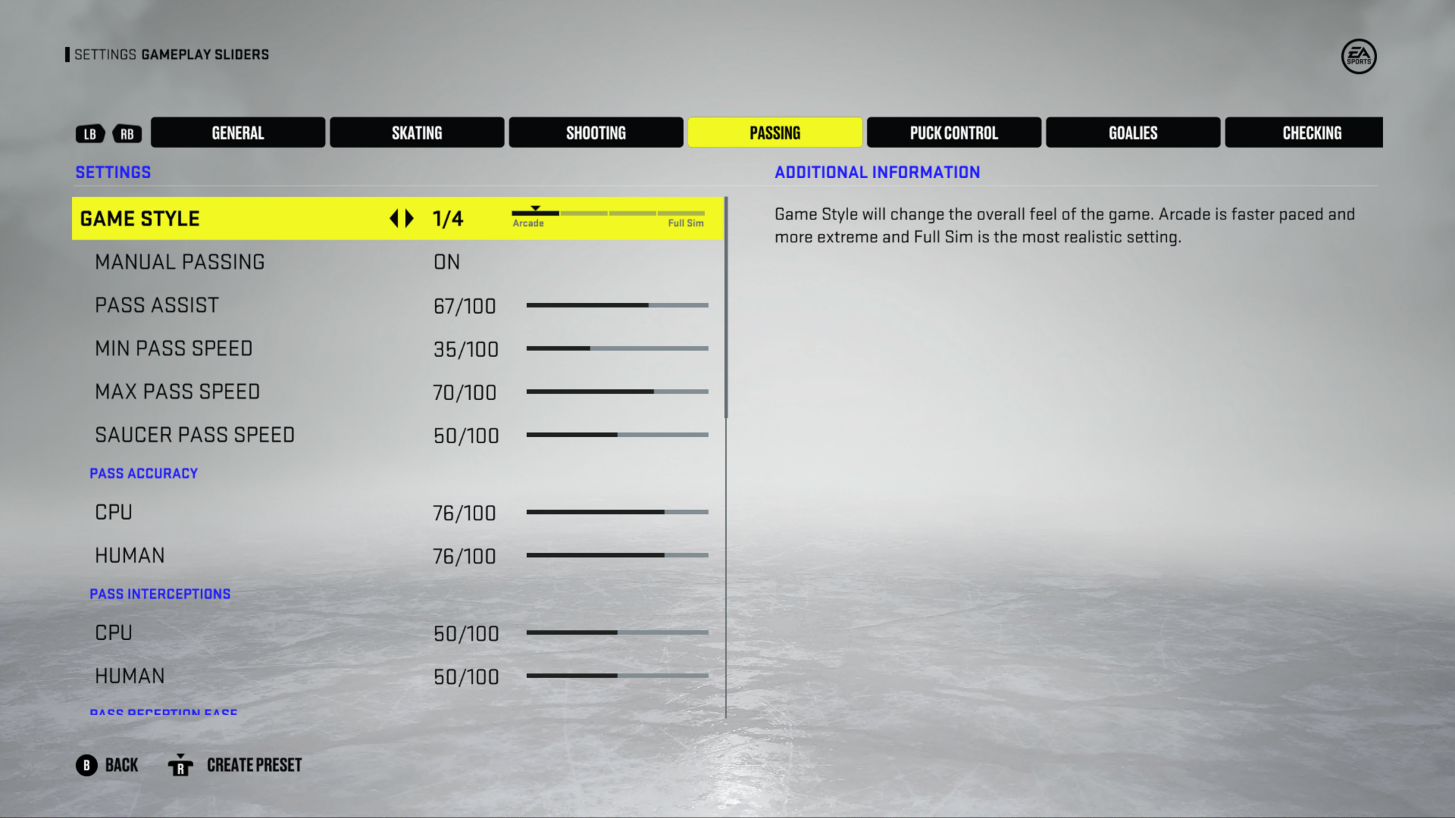Click the Full Sim label on Game Style

(x=683, y=222)
